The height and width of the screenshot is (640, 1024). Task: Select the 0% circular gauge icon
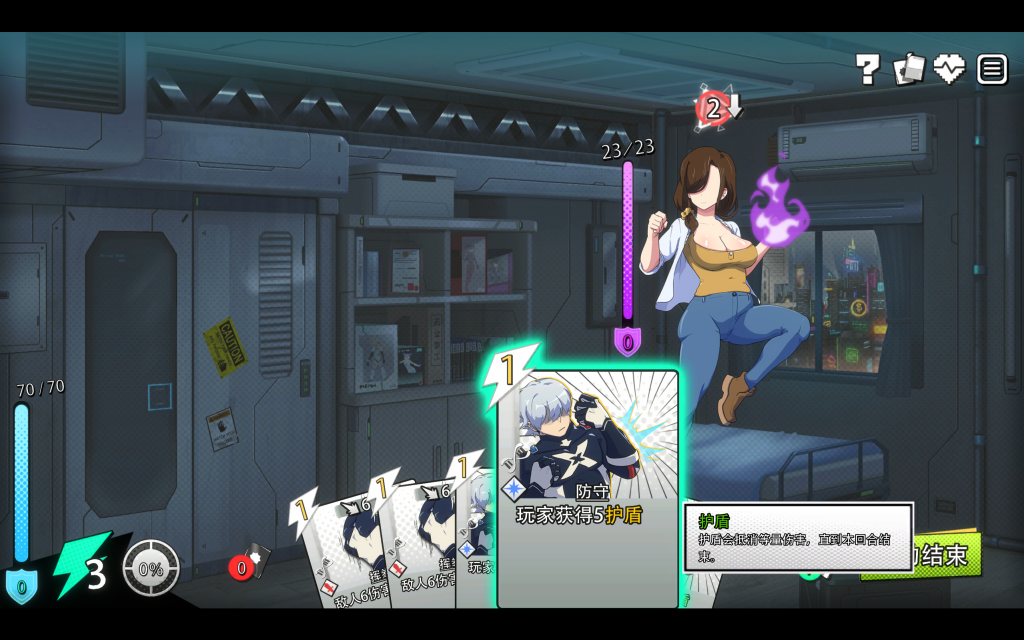click(151, 568)
